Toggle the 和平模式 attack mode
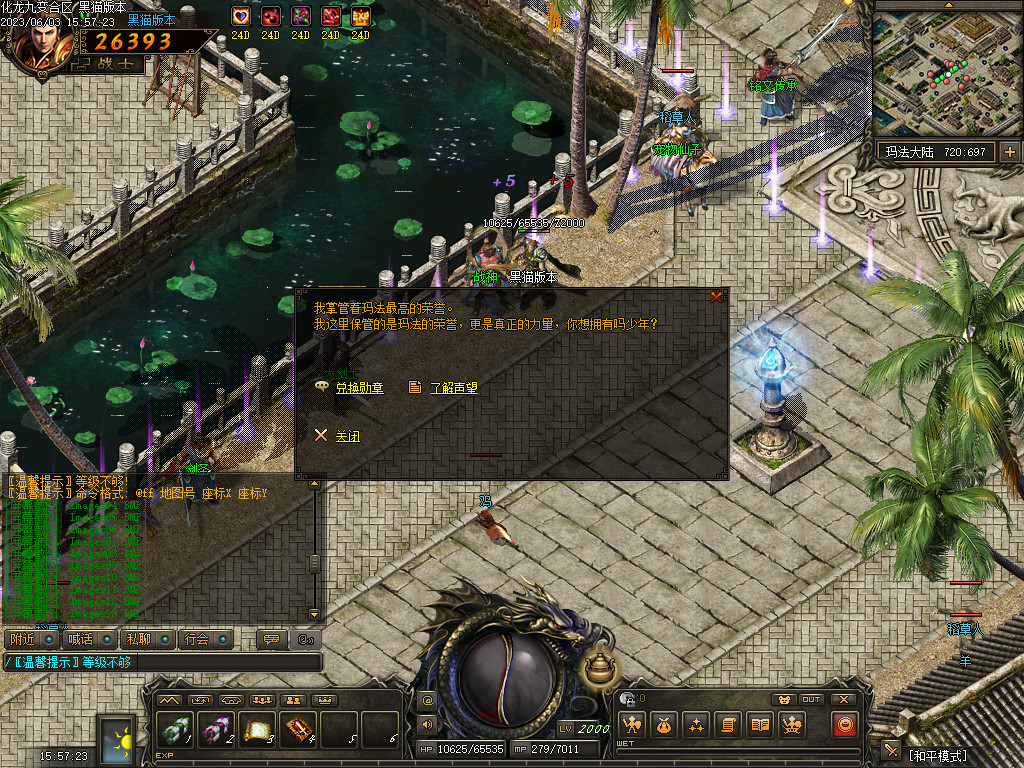 pos(937,754)
